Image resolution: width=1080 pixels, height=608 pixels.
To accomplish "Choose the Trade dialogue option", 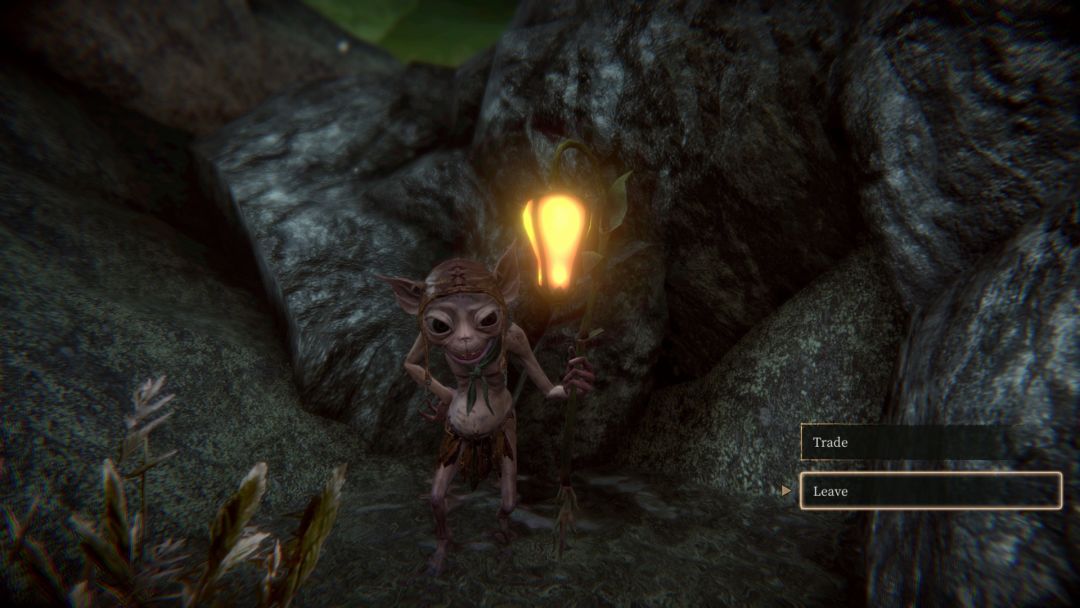I will click(928, 442).
